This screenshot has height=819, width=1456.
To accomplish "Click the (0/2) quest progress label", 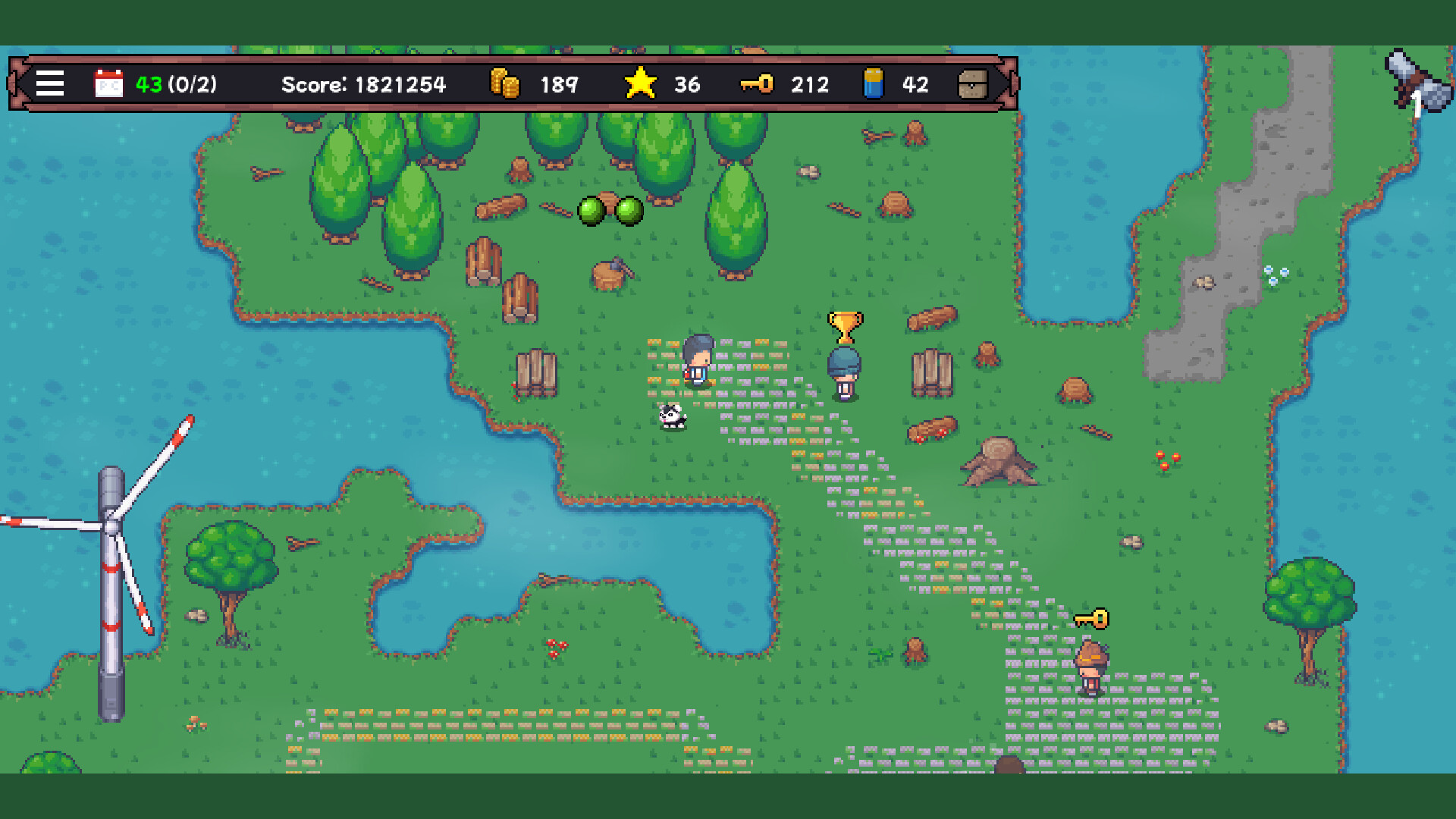I will (191, 85).
